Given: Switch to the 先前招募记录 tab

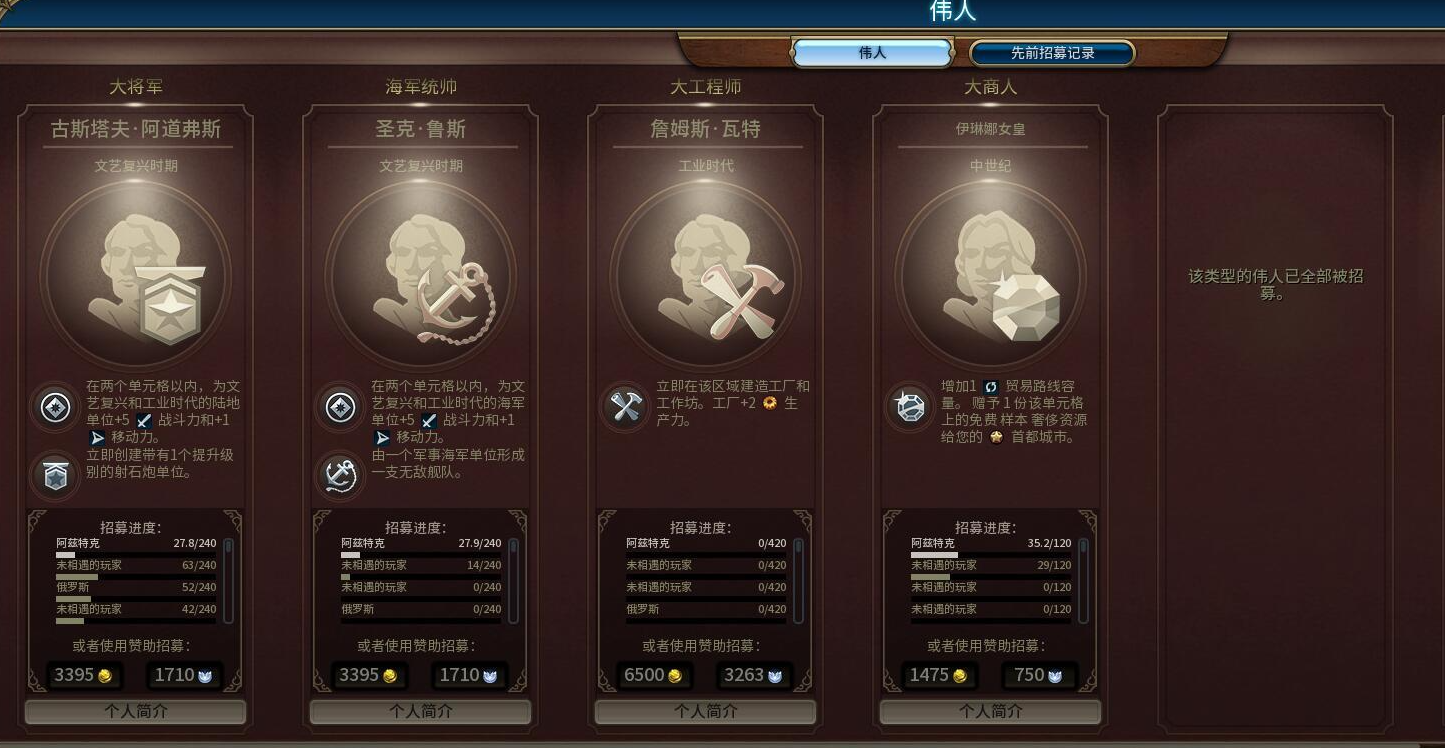Looking at the screenshot, I should [x=1050, y=52].
